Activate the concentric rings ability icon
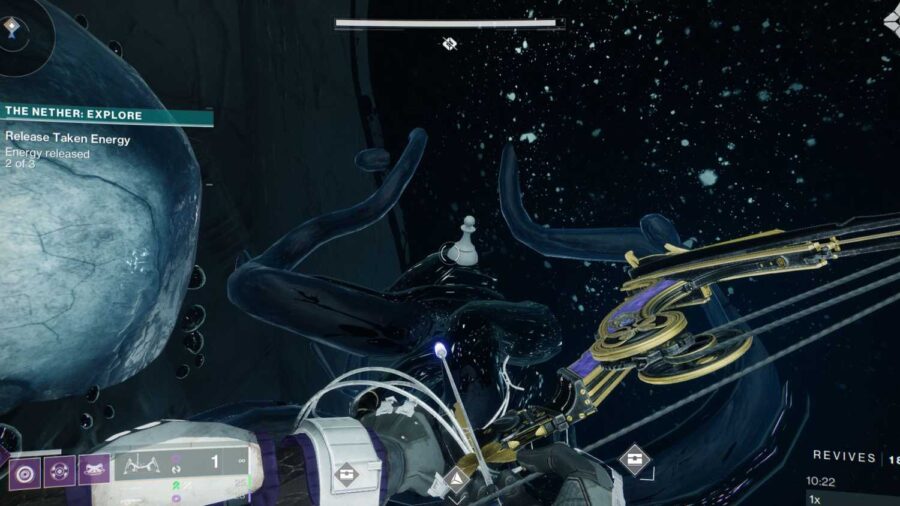Viewport: 900px width, 506px height. click(24, 470)
